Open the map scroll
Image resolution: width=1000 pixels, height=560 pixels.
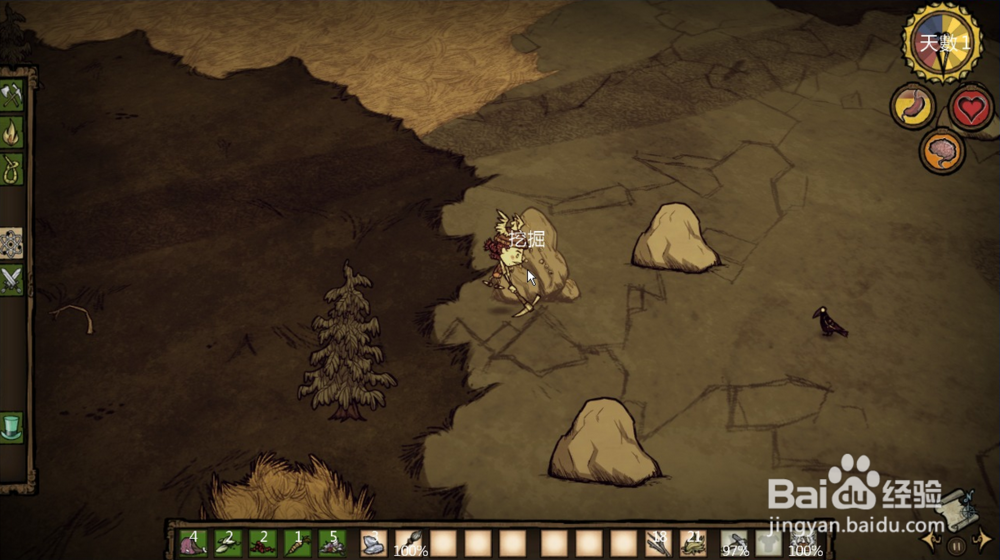[957, 509]
